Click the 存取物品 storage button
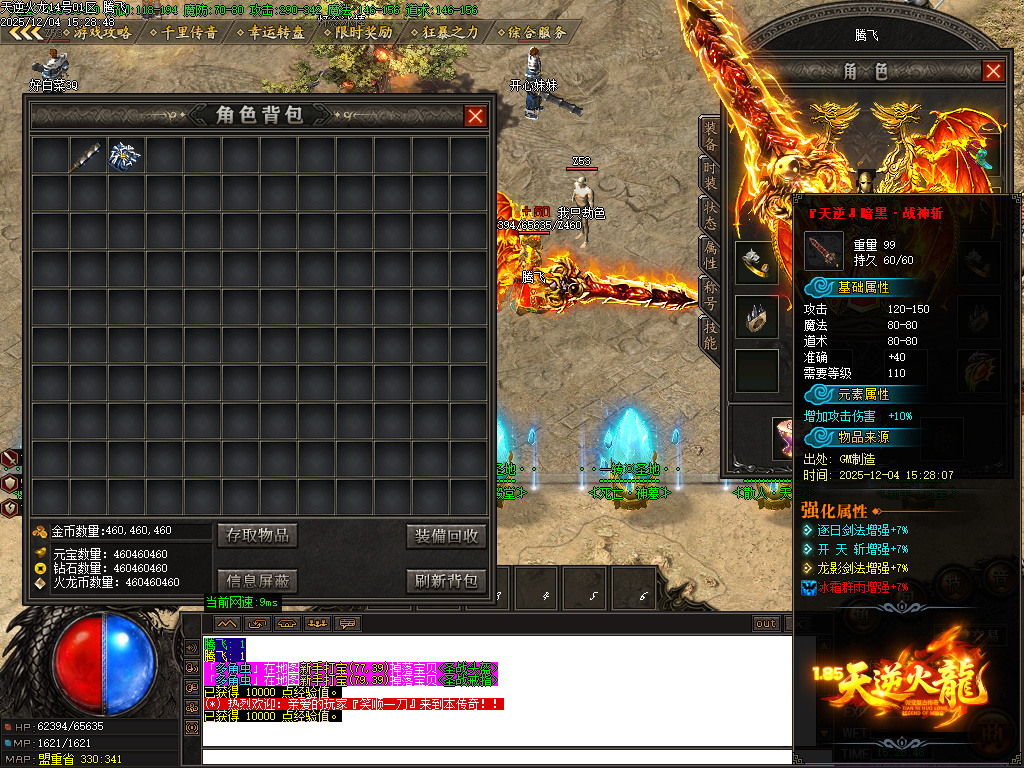This screenshot has height=768, width=1024. pos(257,535)
